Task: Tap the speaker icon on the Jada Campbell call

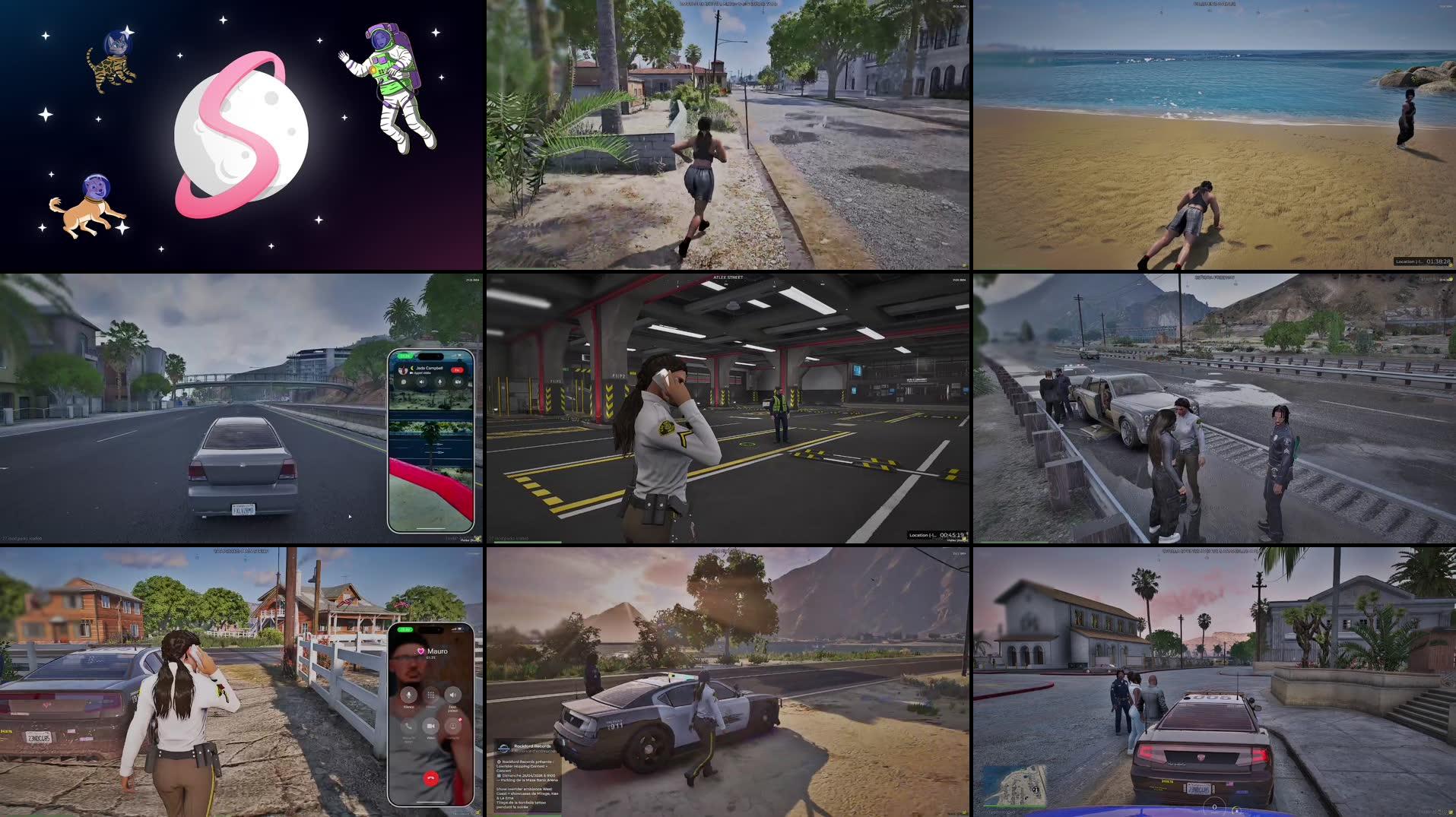Action: pyautogui.click(x=422, y=382)
